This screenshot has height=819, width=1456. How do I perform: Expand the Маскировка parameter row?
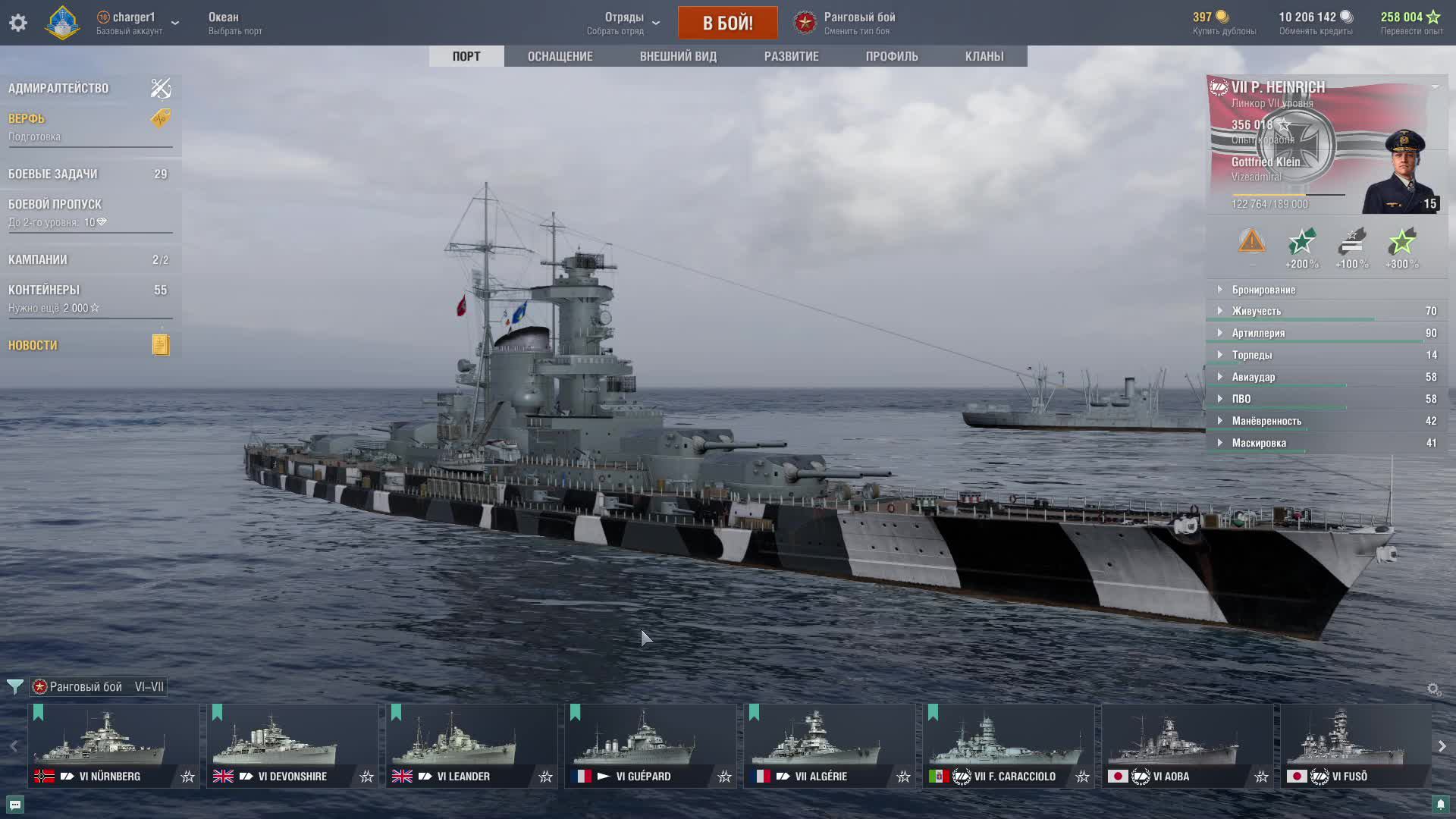(1259, 443)
